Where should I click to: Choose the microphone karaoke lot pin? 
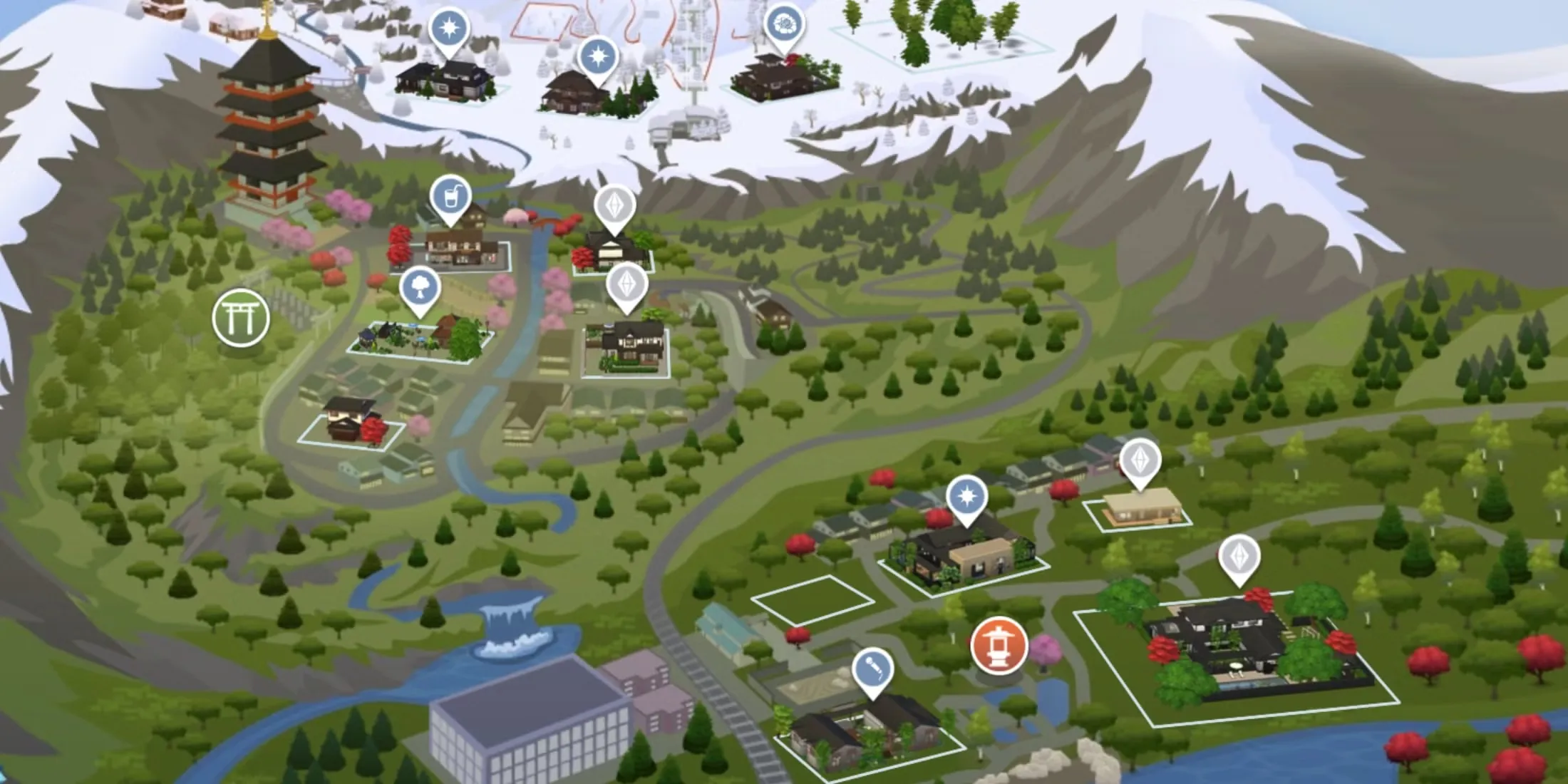pyautogui.click(x=872, y=669)
